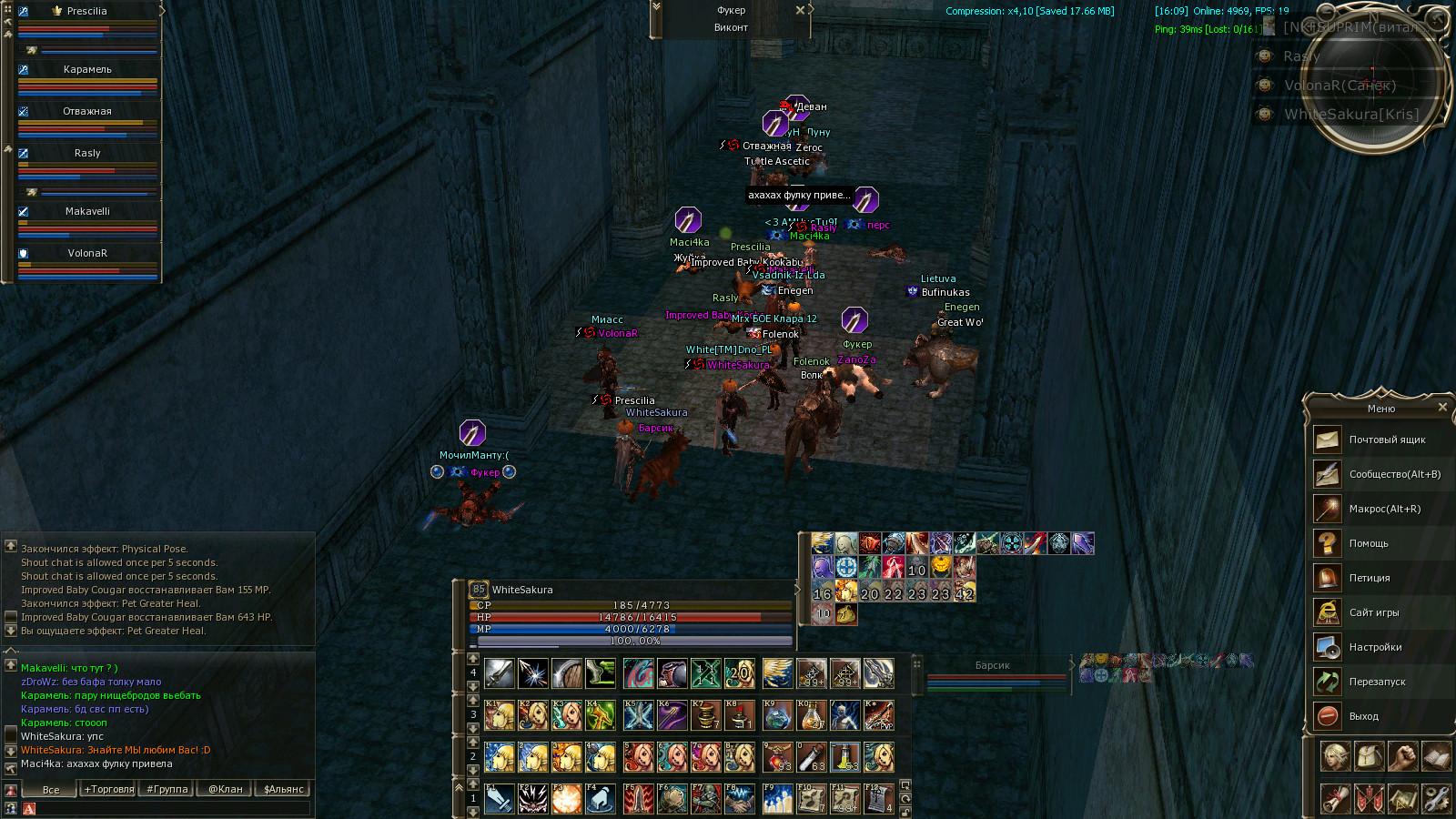Switch to the @Клан clan chat tab
Image resolution: width=1456 pixels, height=819 pixels.
point(226,789)
